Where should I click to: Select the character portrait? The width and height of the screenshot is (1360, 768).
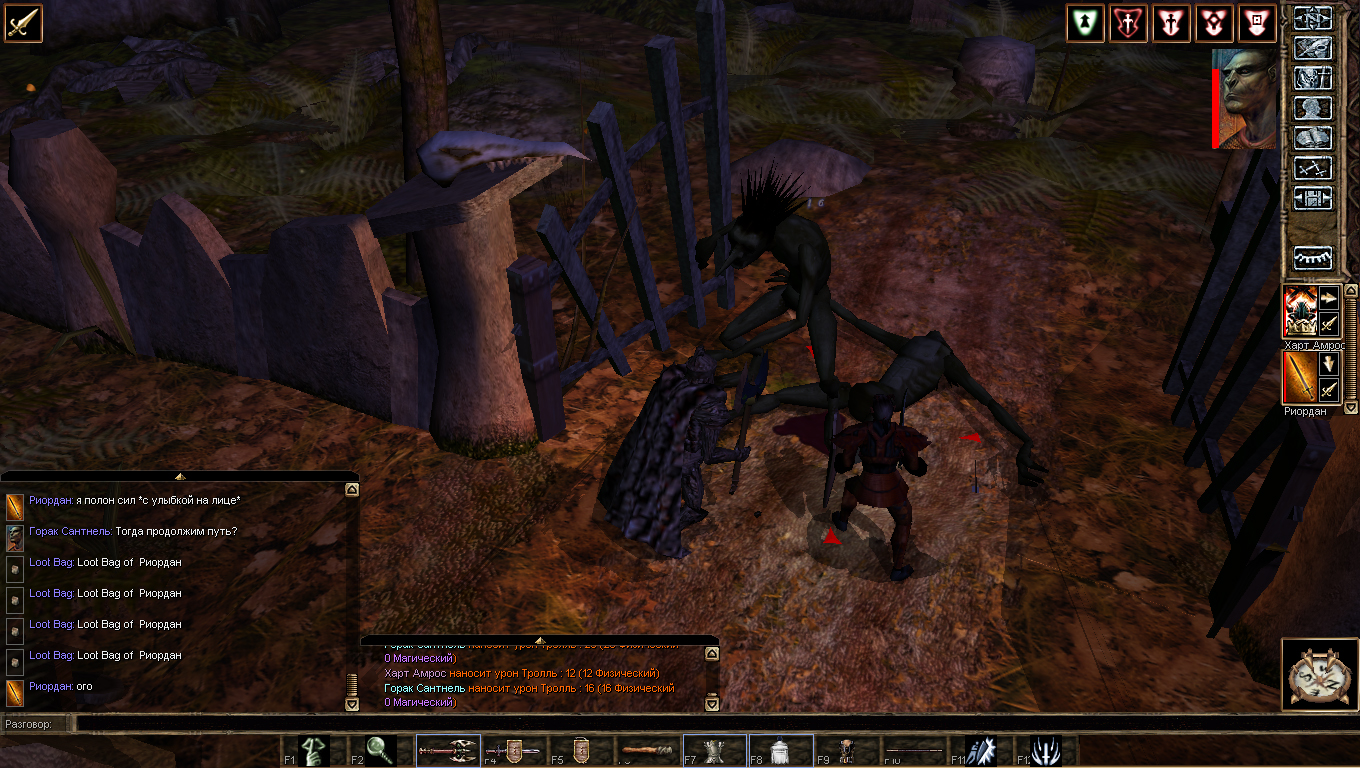pyautogui.click(x=1246, y=97)
